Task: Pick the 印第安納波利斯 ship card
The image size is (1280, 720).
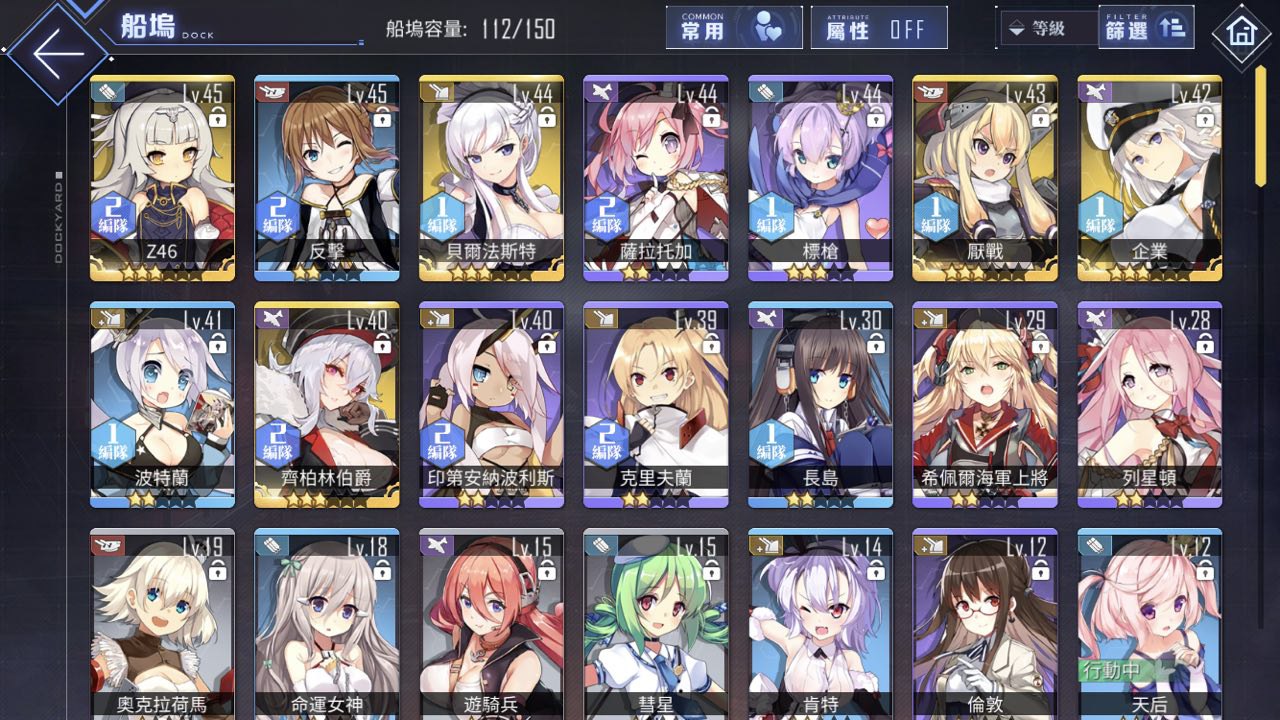Action: [x=491, y=405]
